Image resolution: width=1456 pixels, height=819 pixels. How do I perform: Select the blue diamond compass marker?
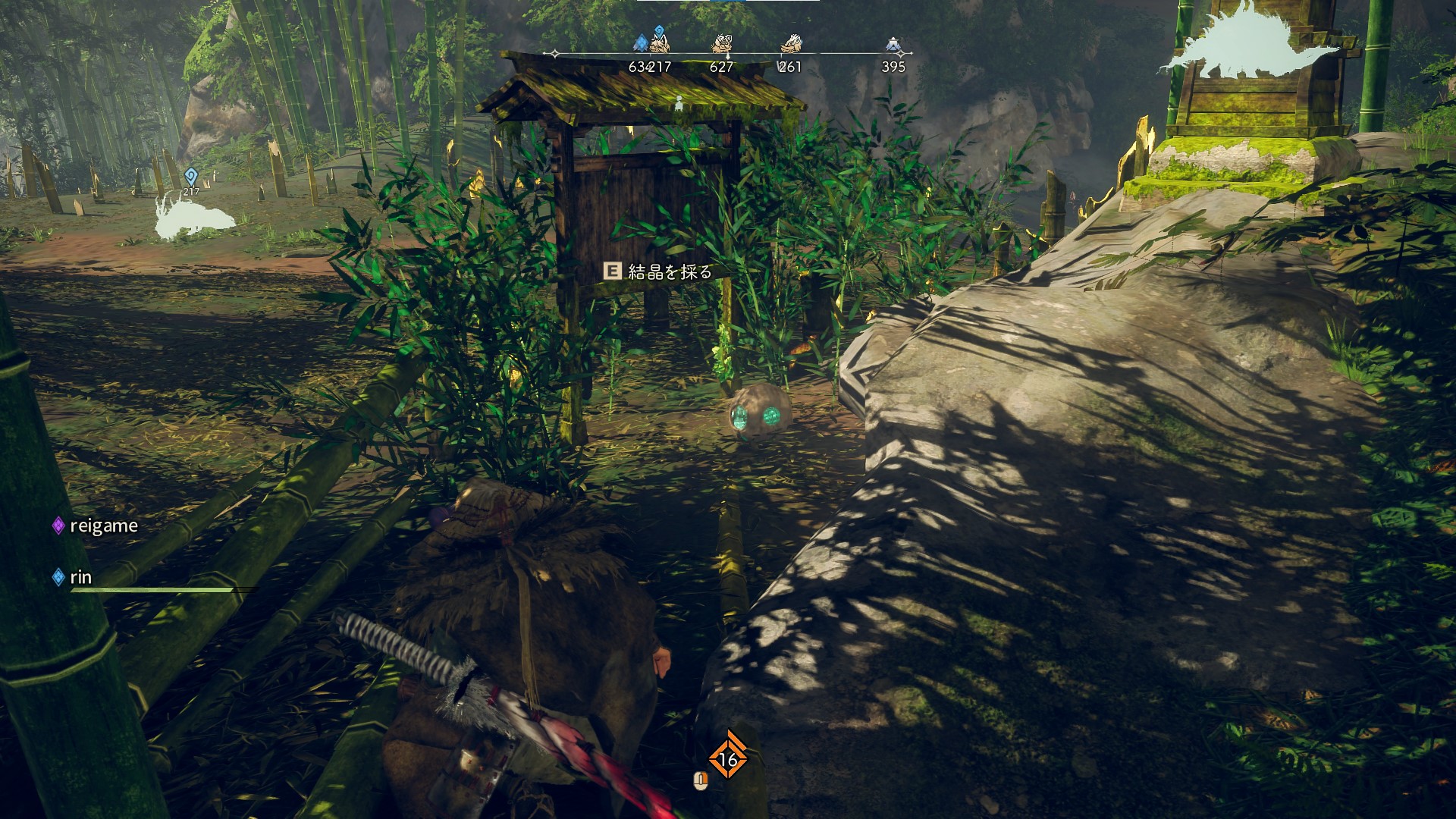641,42
